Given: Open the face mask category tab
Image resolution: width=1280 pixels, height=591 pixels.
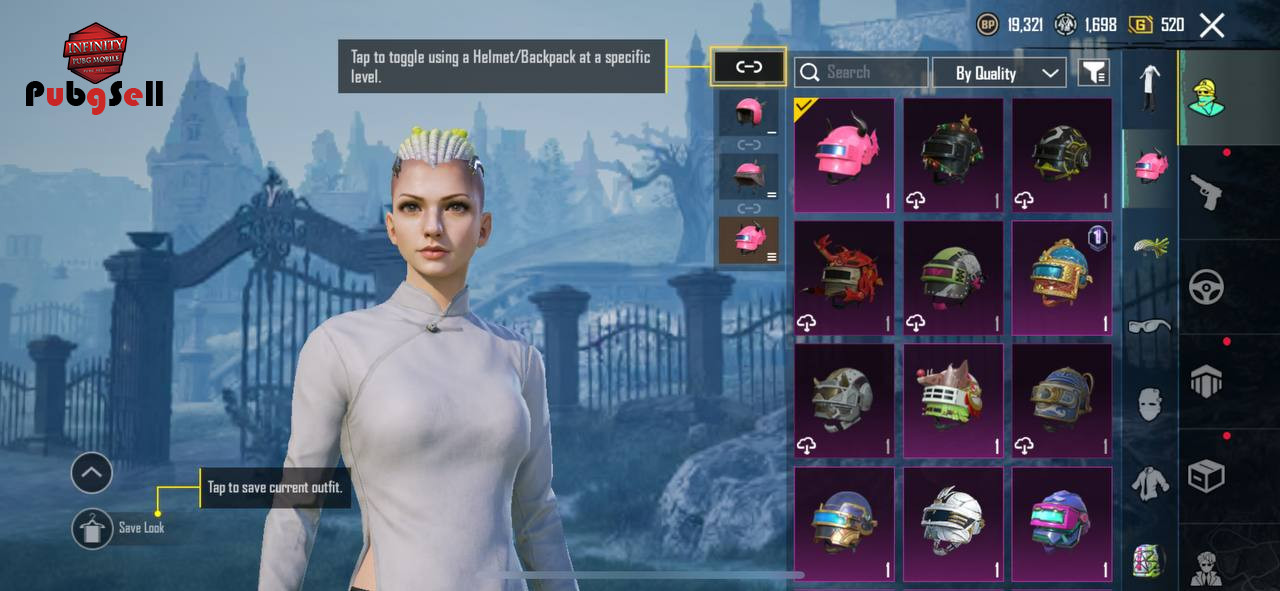Looking at the screenshot, I should coord(1150,404).
